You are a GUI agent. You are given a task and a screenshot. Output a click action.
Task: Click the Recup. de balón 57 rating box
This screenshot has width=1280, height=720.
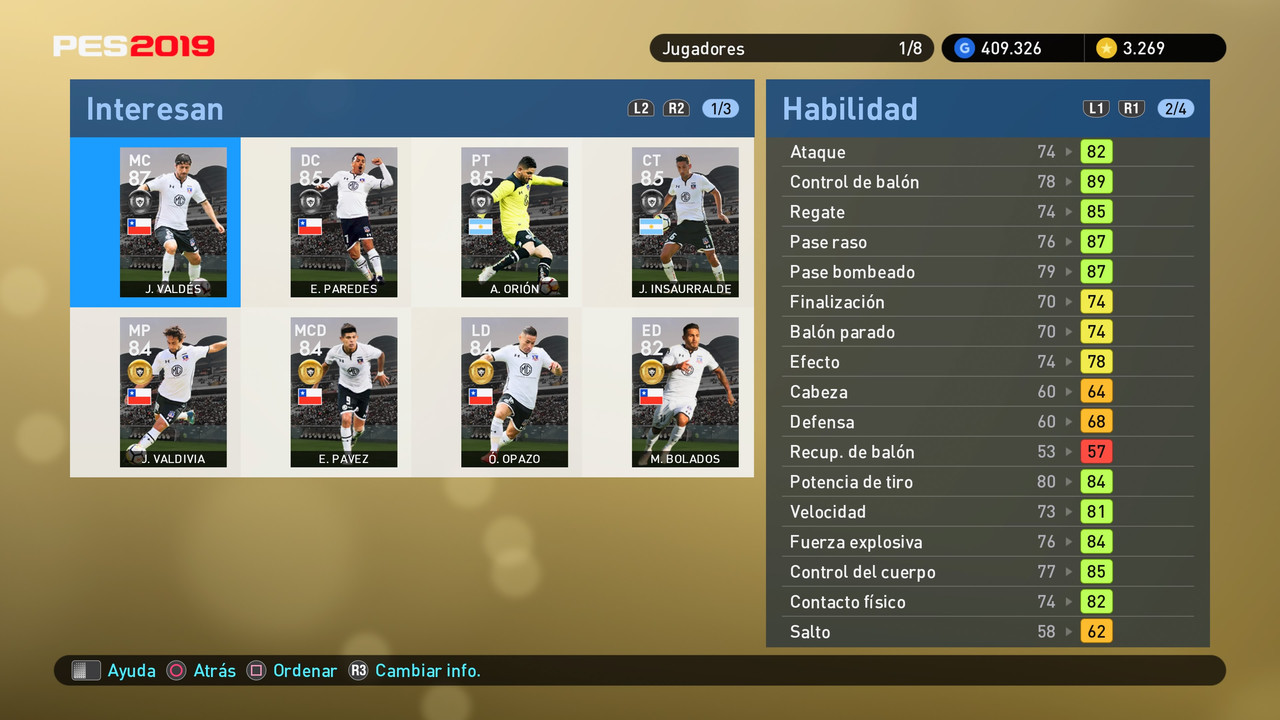pos(1096,452)
